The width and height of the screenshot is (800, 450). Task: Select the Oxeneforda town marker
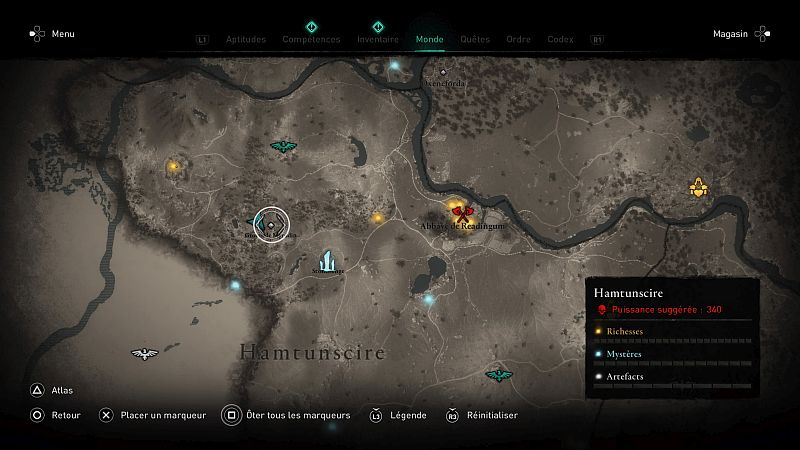click(x=444, y=73)
